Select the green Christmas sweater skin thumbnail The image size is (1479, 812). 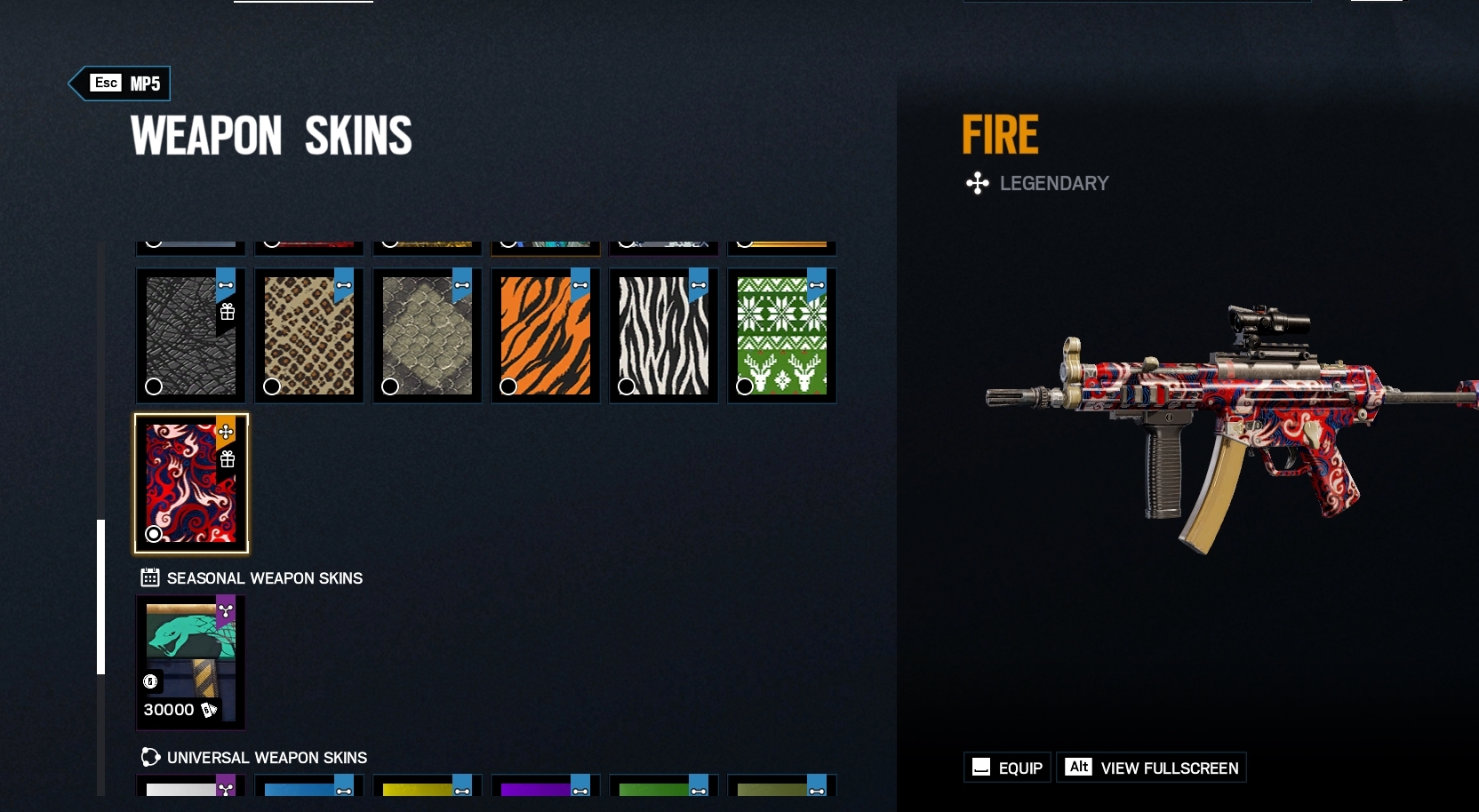[x=781, y=335]
